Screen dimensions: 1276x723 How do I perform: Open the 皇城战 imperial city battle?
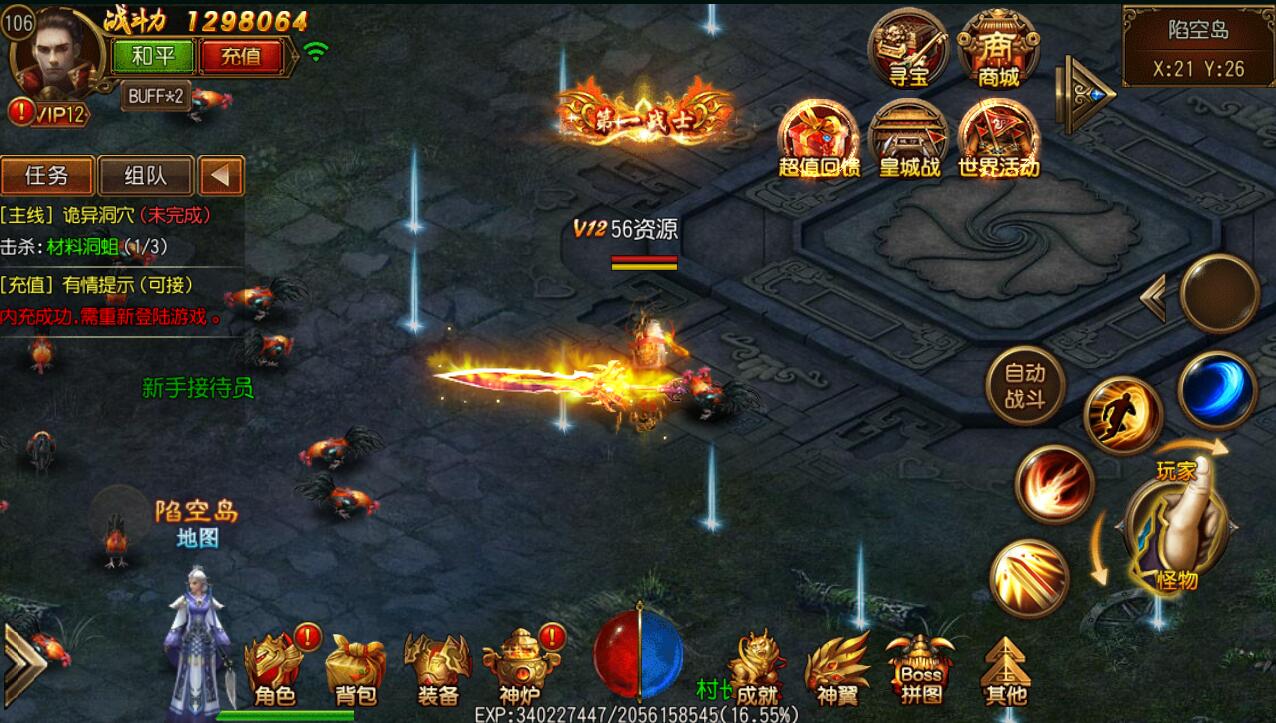(909, 140)
